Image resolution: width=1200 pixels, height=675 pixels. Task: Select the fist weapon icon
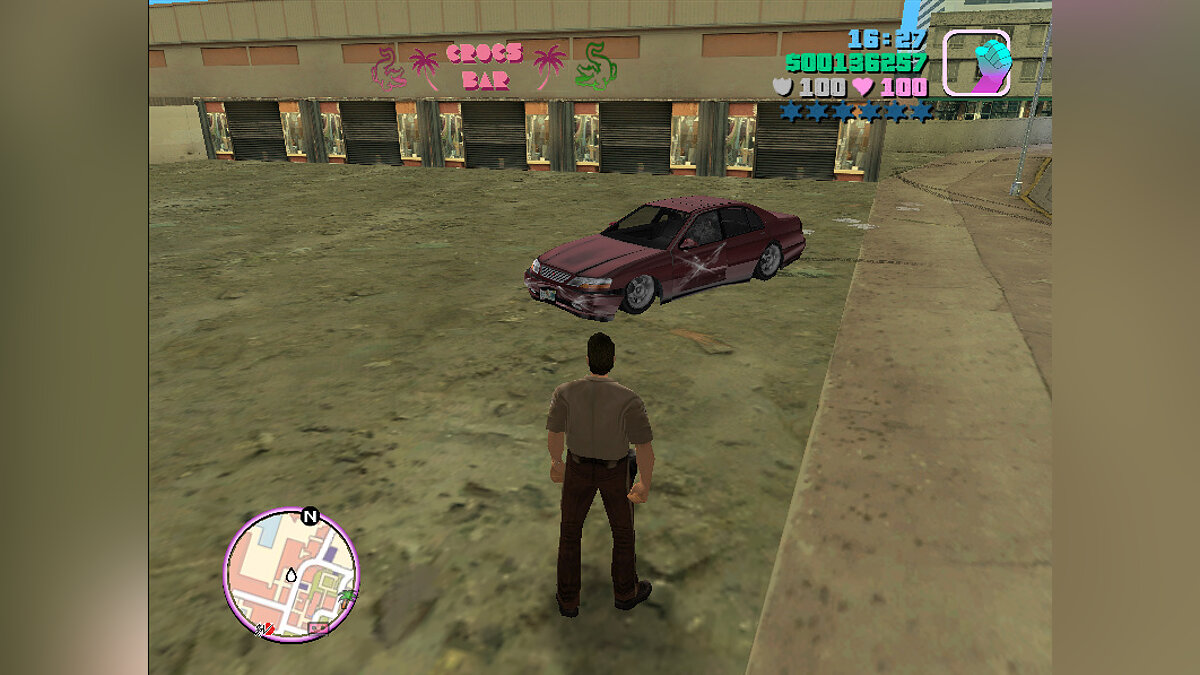coord(977,62)
